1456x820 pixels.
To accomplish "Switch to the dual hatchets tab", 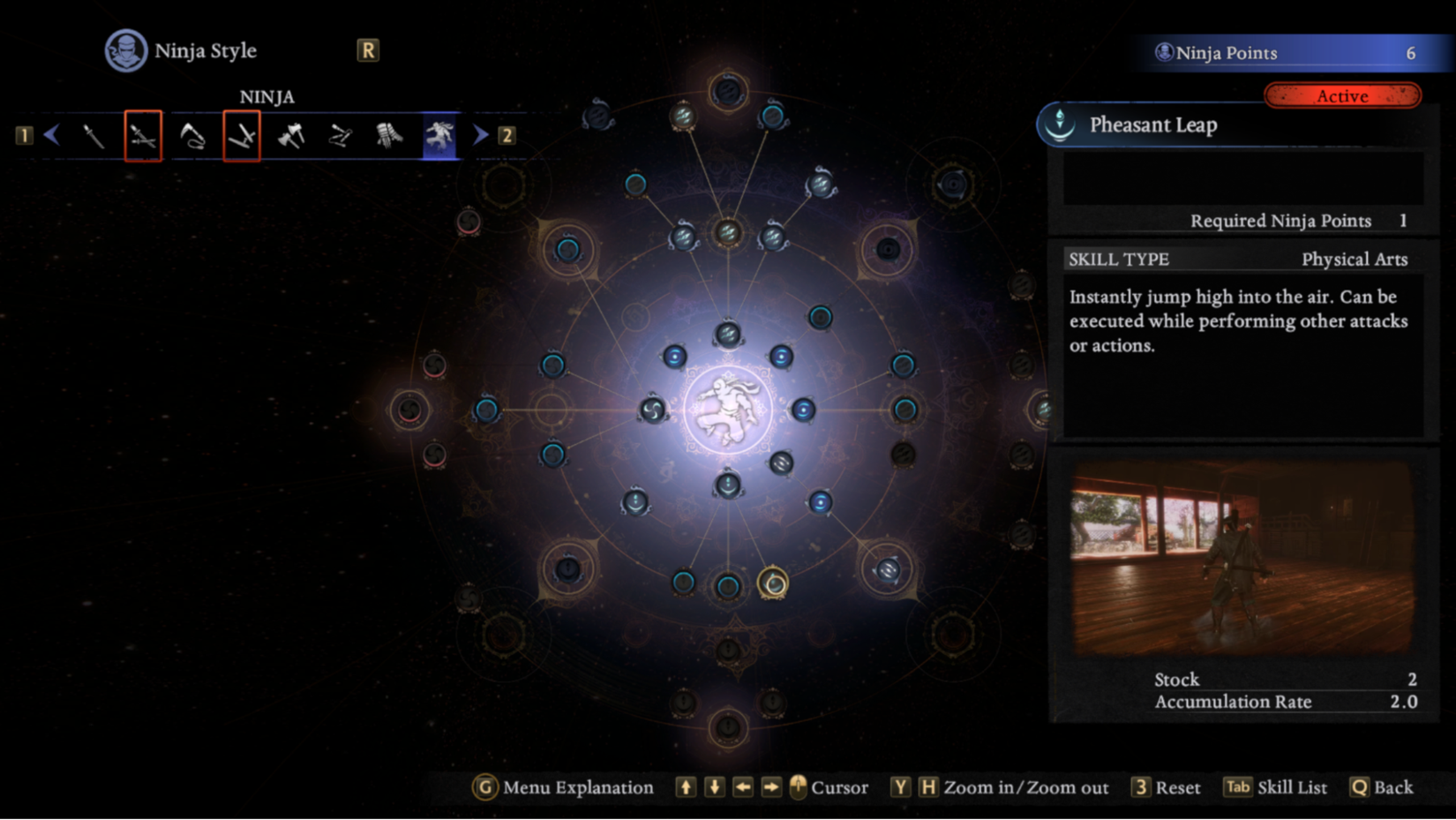I will [x=290, y=136].
